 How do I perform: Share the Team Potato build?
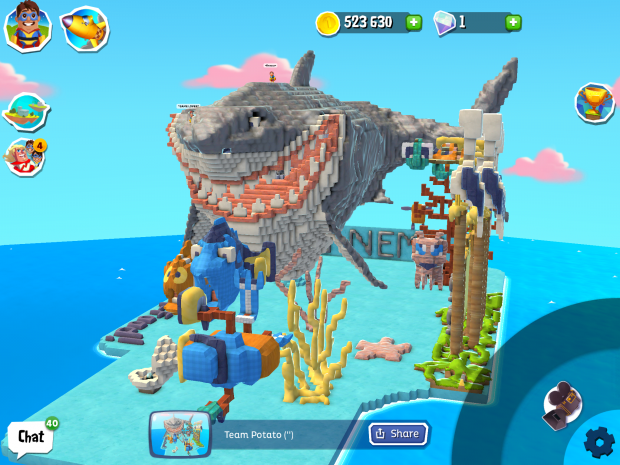point(398,433)
